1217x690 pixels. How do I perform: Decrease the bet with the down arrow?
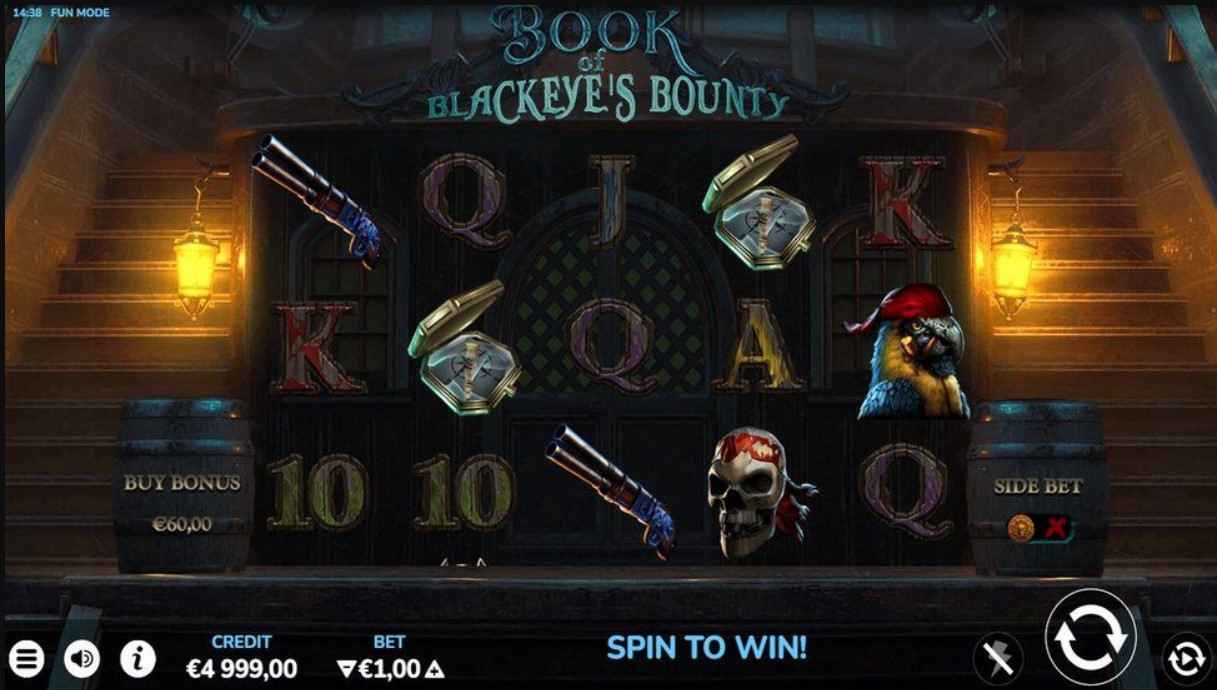tap(345, 669)
